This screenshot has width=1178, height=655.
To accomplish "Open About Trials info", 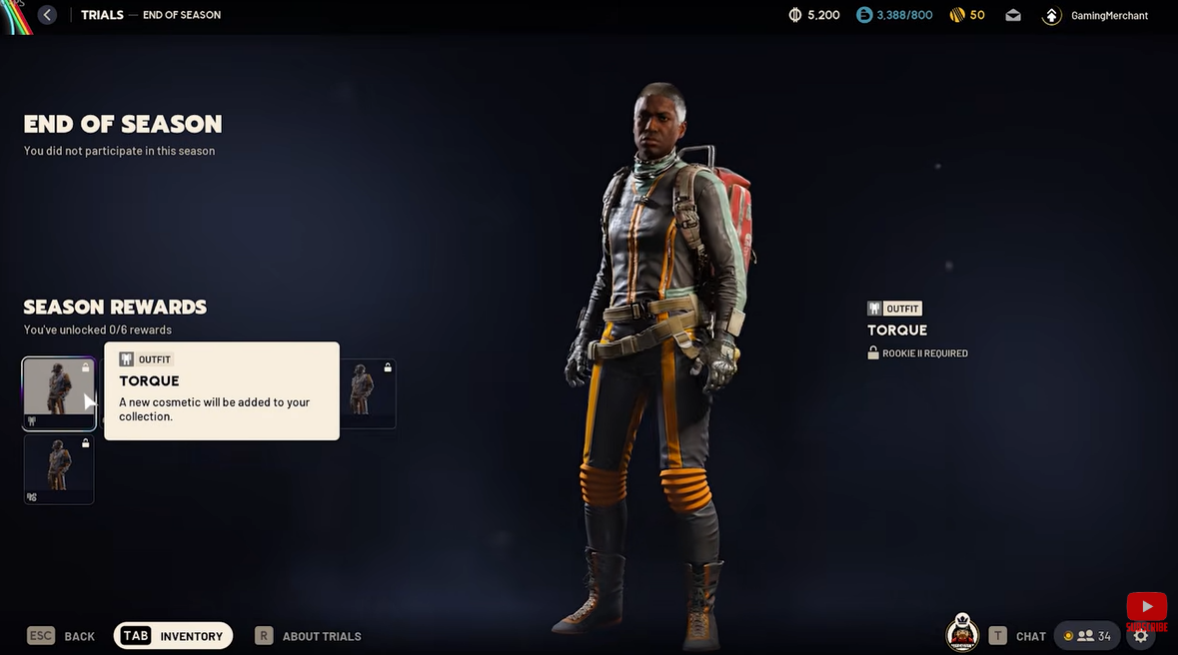I will [x=308, y=636].
